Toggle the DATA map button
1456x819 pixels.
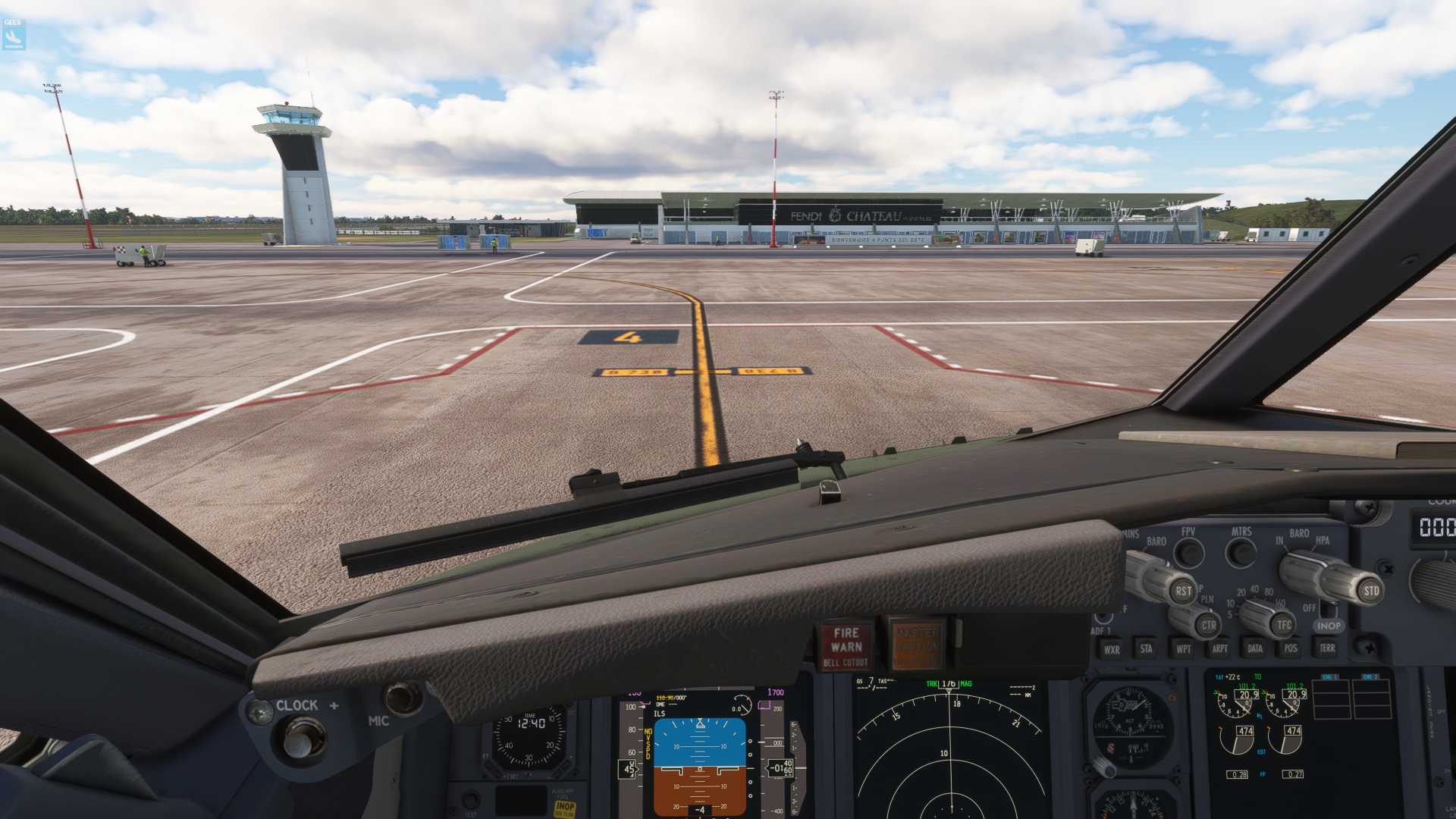tap(1255, 648)
